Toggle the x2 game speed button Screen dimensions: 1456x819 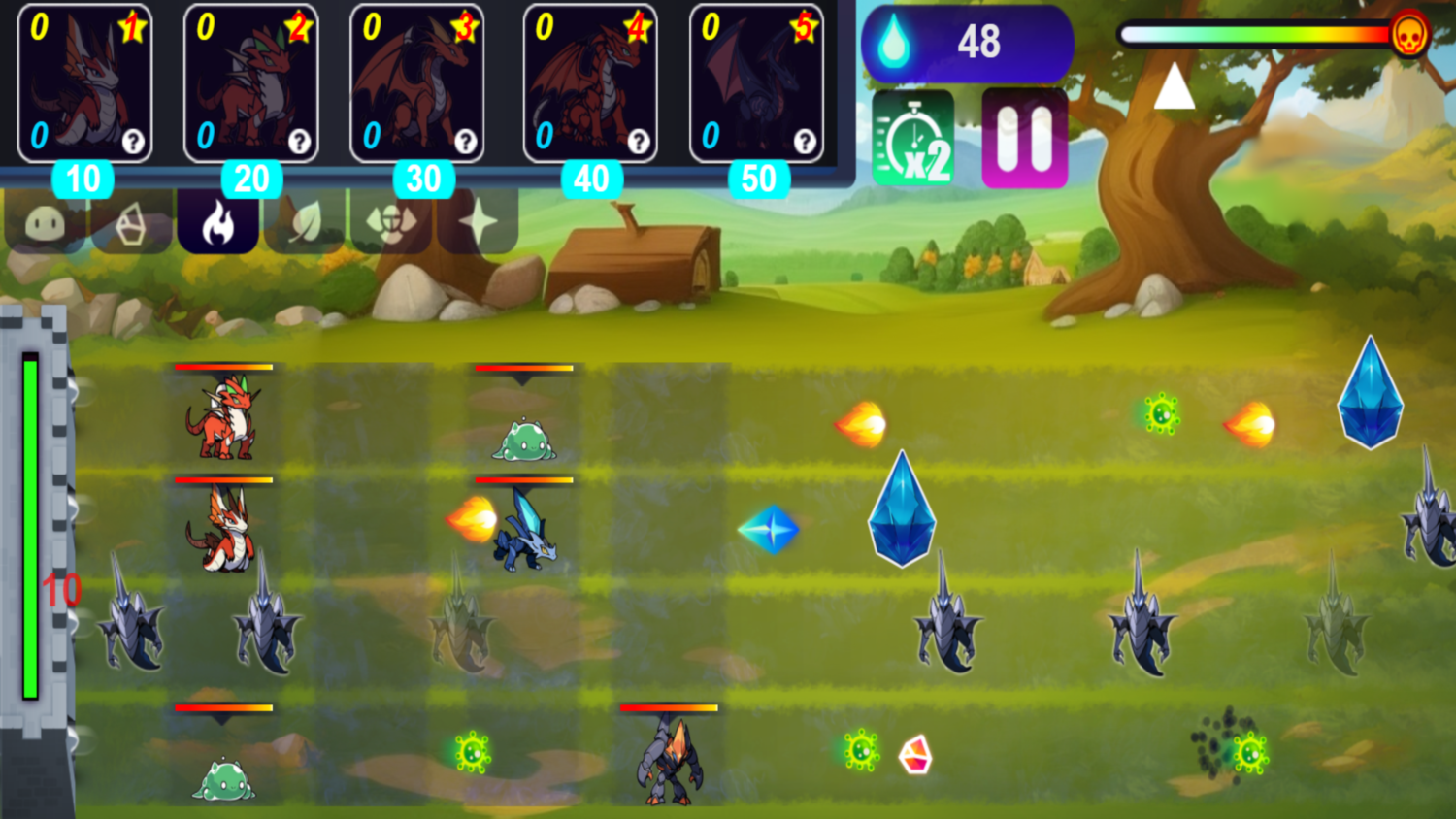(x=912, y=136)
